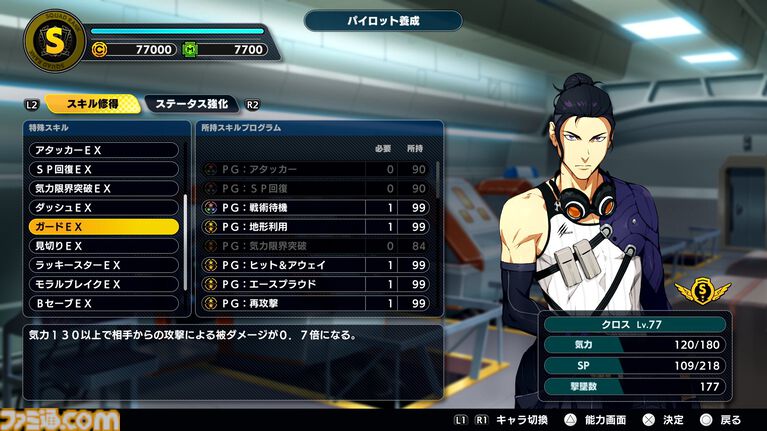Switch to the ステータス強化 tab
The image size is (767, 431).
pos(191,103)
